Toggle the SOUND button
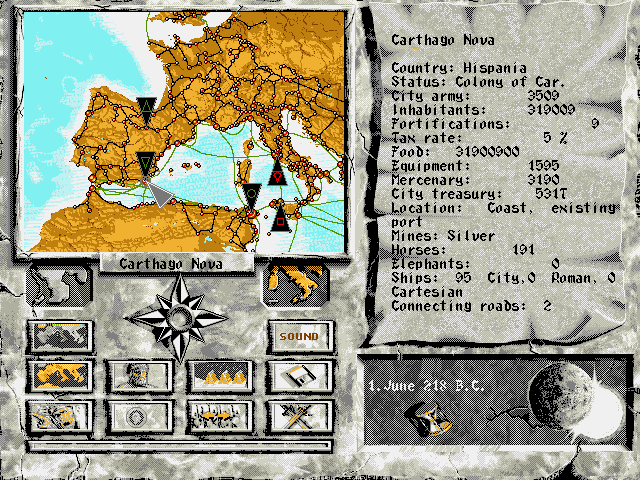This screenshot has height=480, width=640. coord(299,337)
